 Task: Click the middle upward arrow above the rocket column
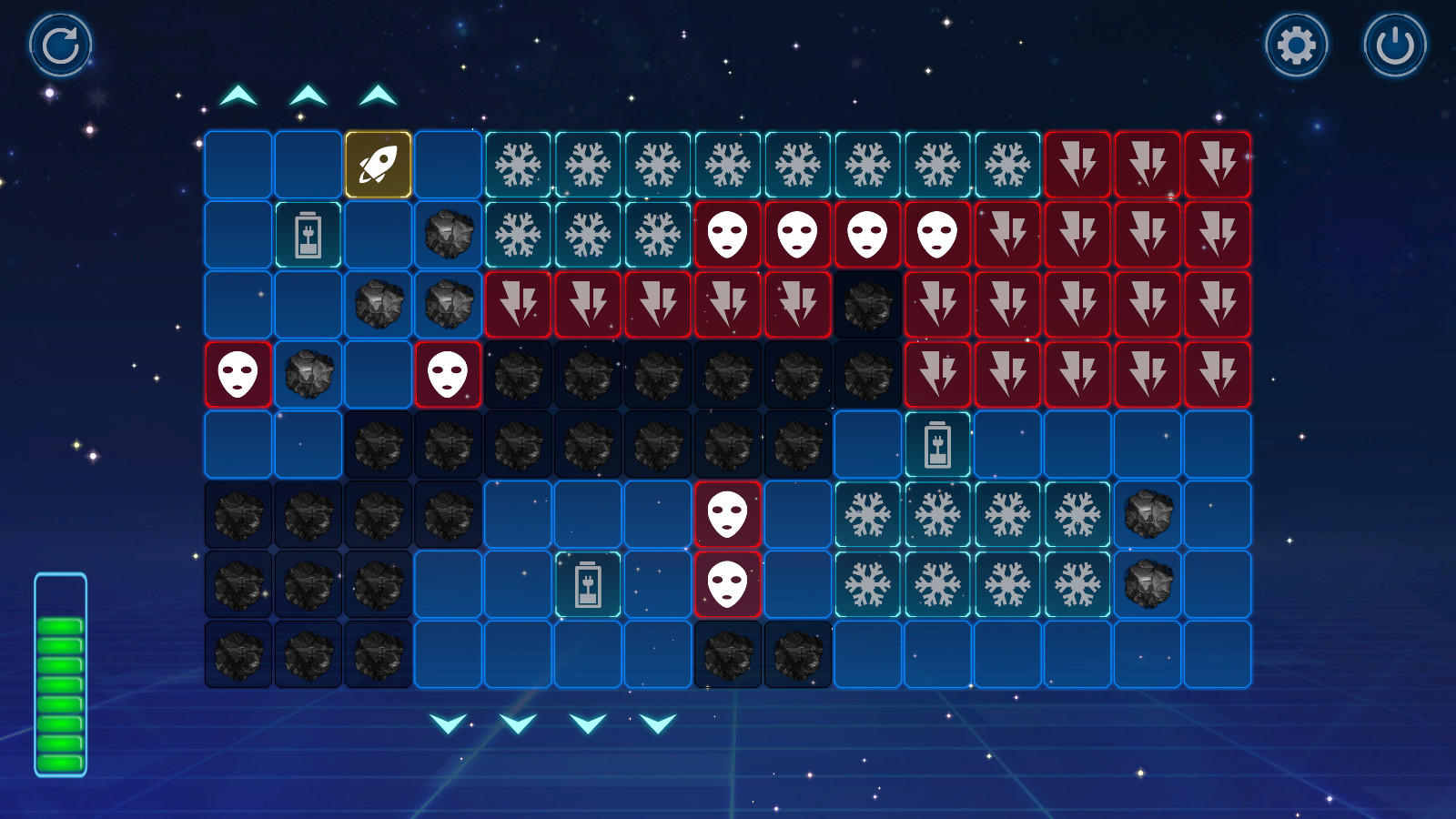click(379, 94)
